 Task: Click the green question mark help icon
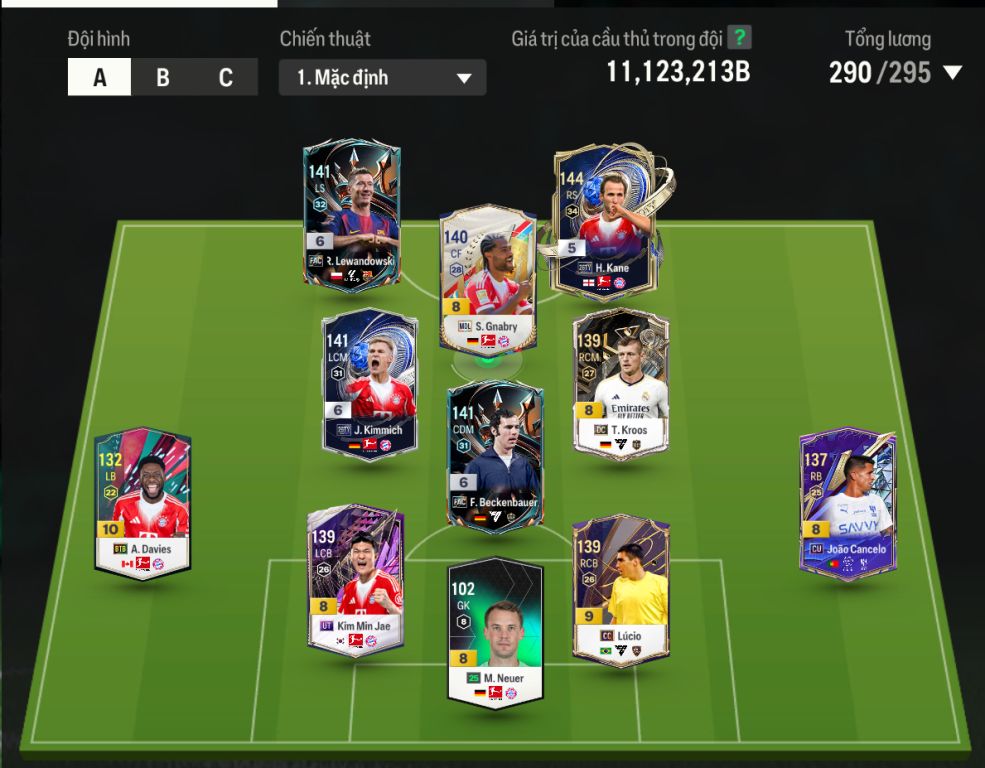[x=739, y=38]
